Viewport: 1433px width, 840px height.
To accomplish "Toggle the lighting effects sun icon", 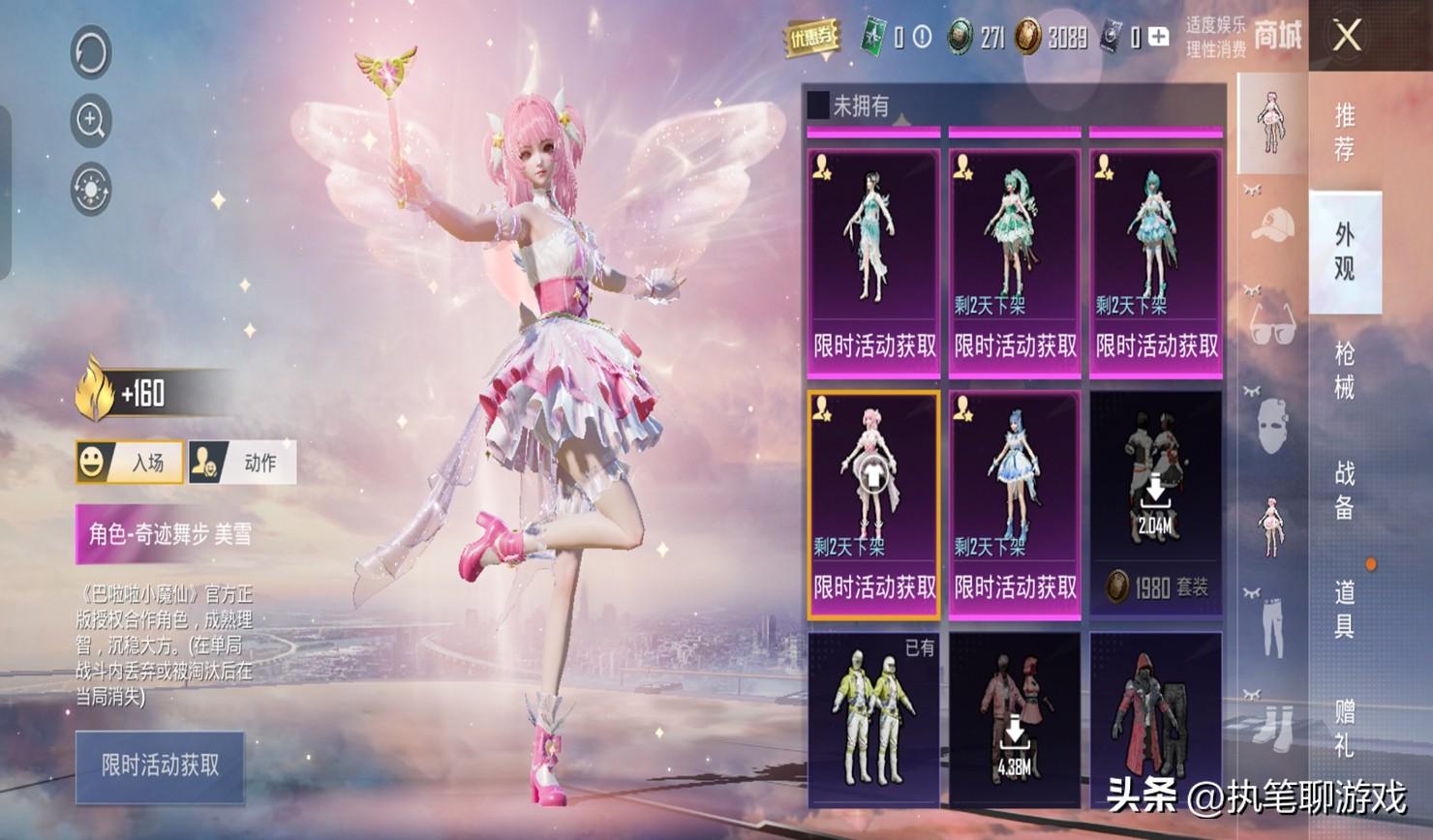I will click(91, 189).
